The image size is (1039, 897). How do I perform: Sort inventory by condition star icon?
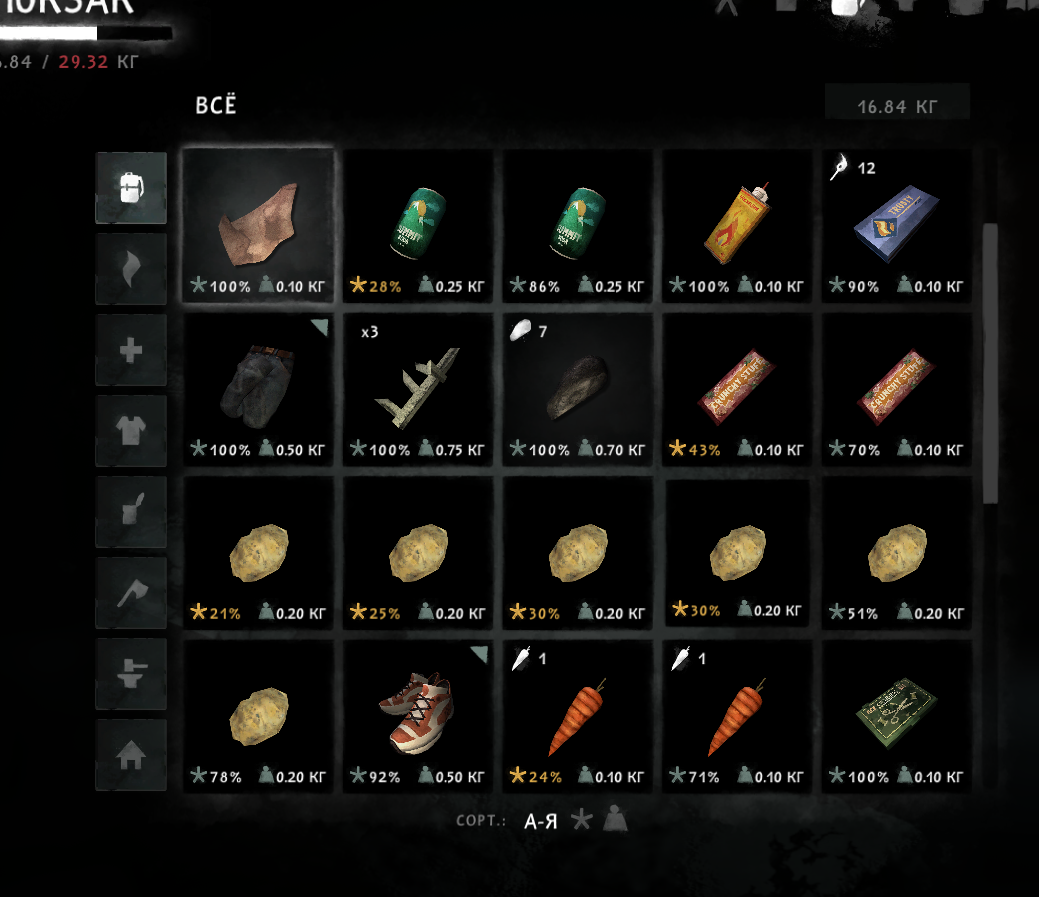click(581, 822)
